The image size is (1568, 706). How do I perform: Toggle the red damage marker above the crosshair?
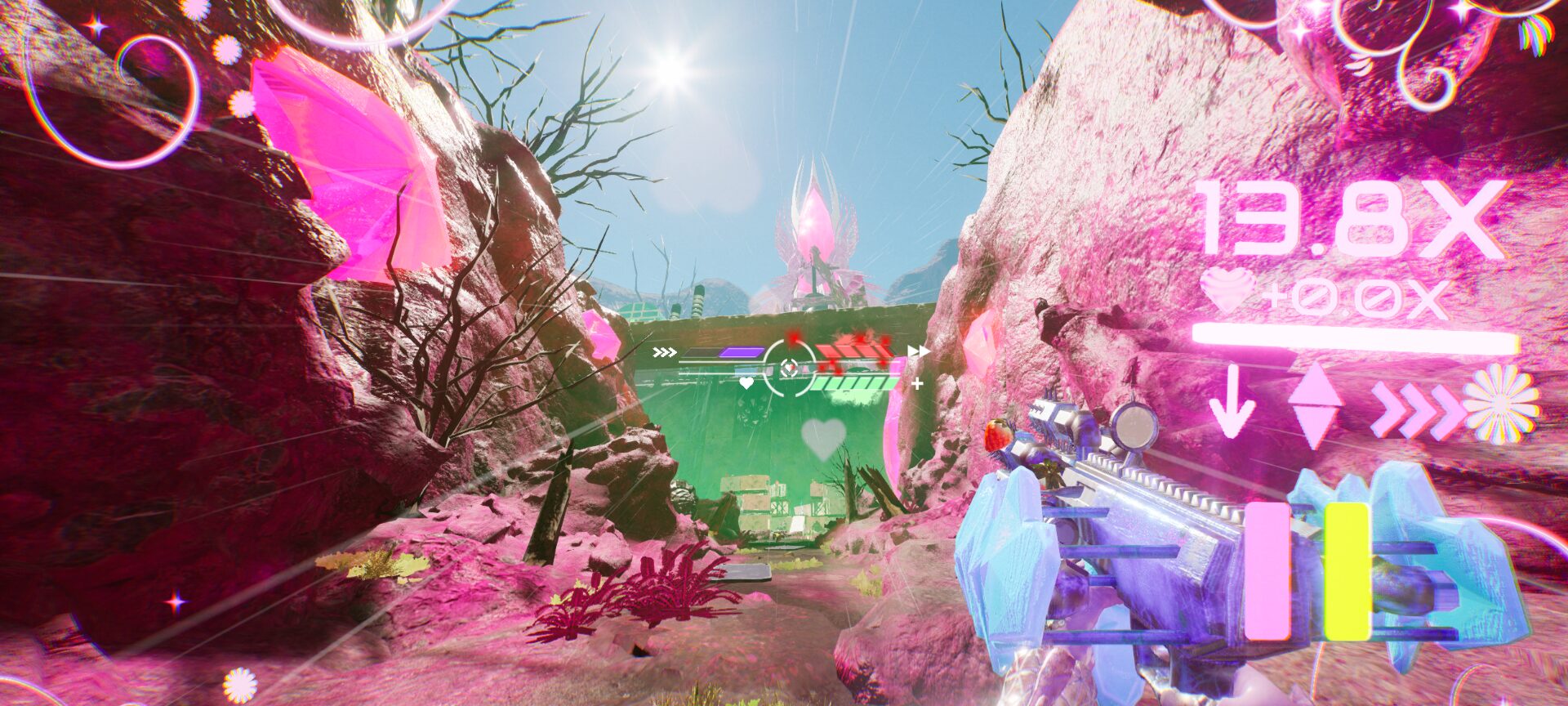pos(792,338)
